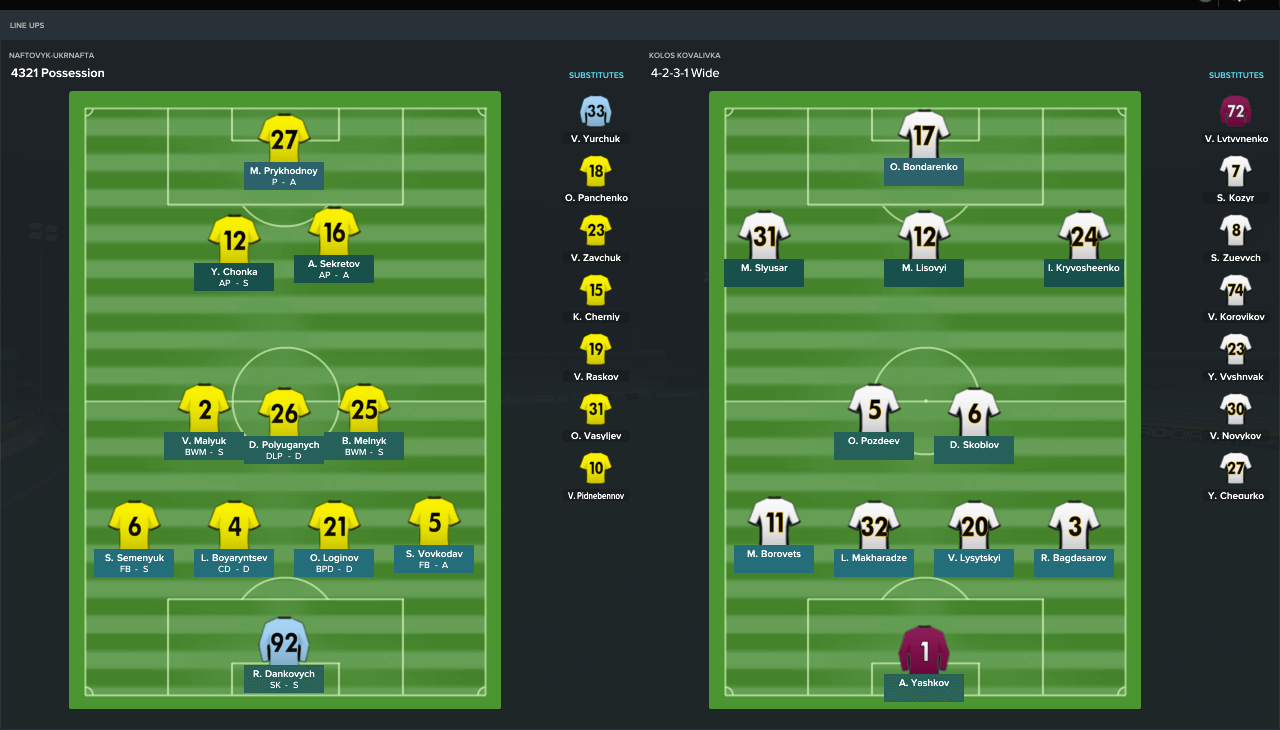This screenshot has width=1280, height=730.
Task: Click midfielder V. Malyuk number 2
Action: point(204,408)
